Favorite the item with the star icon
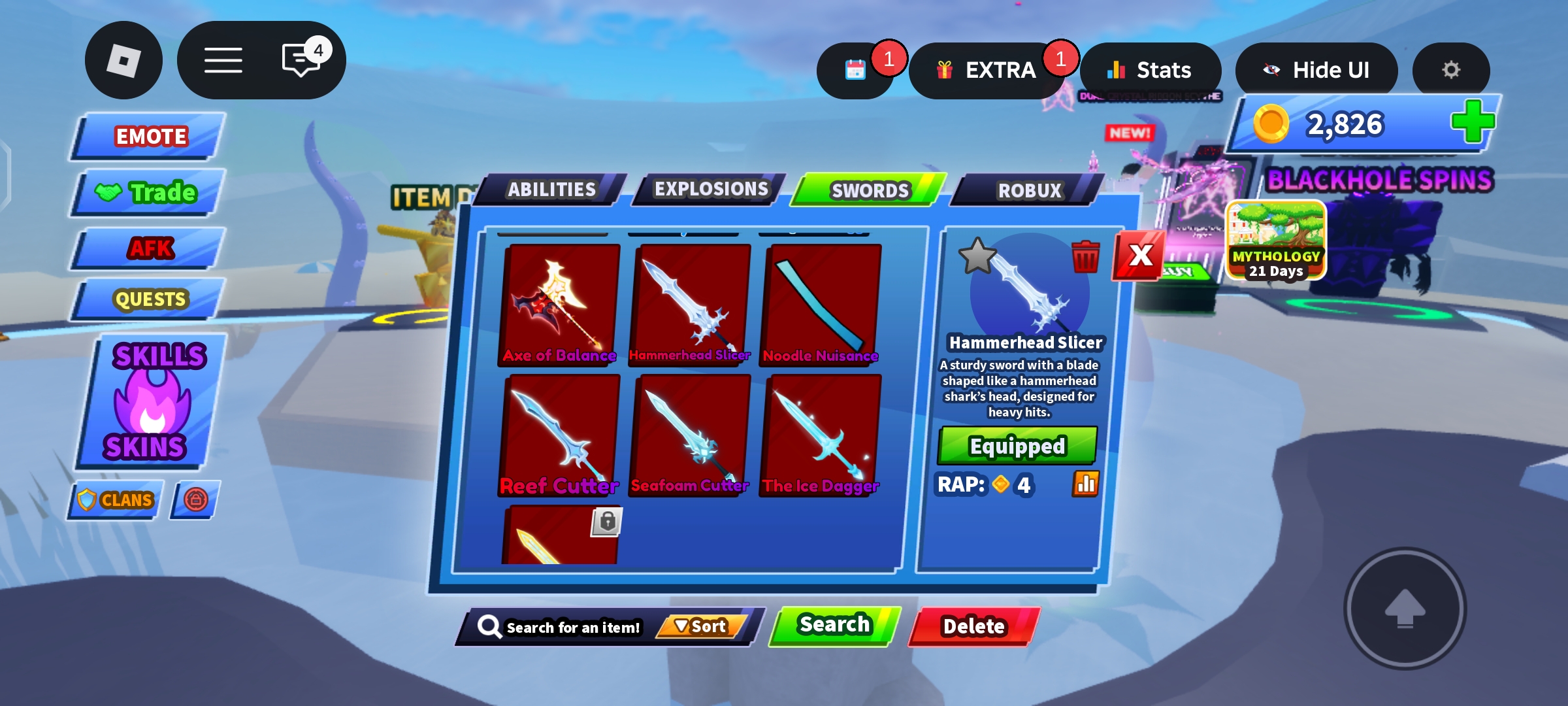Viewport: 1568px width, 706px height. (x=977, y=256)
